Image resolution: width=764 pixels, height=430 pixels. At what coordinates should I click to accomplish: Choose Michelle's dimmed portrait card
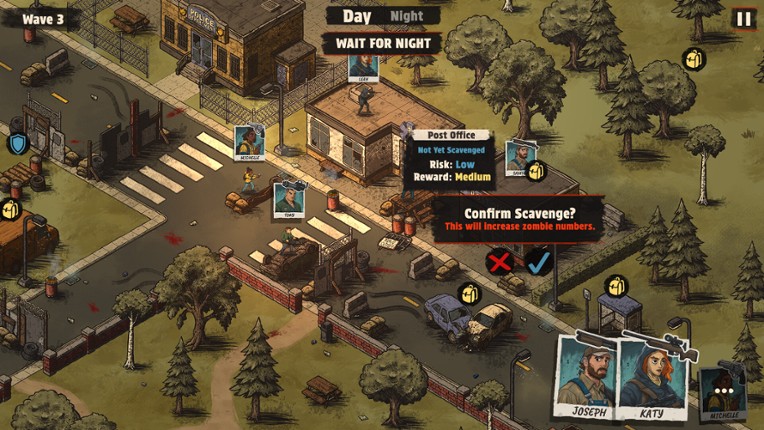coord(722,393)
